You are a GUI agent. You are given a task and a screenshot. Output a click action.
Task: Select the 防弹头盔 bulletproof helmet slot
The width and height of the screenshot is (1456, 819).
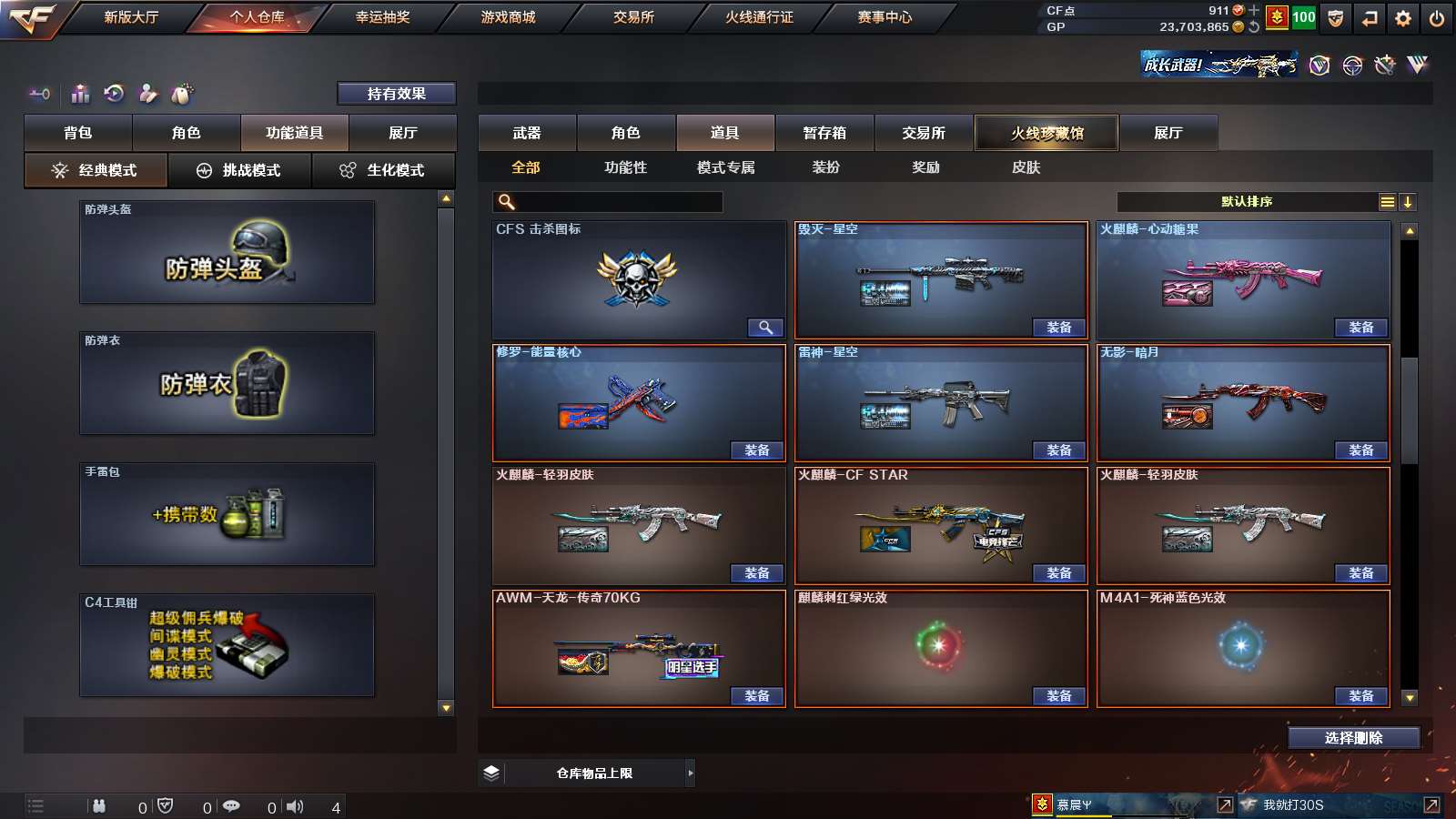(227, 252)
